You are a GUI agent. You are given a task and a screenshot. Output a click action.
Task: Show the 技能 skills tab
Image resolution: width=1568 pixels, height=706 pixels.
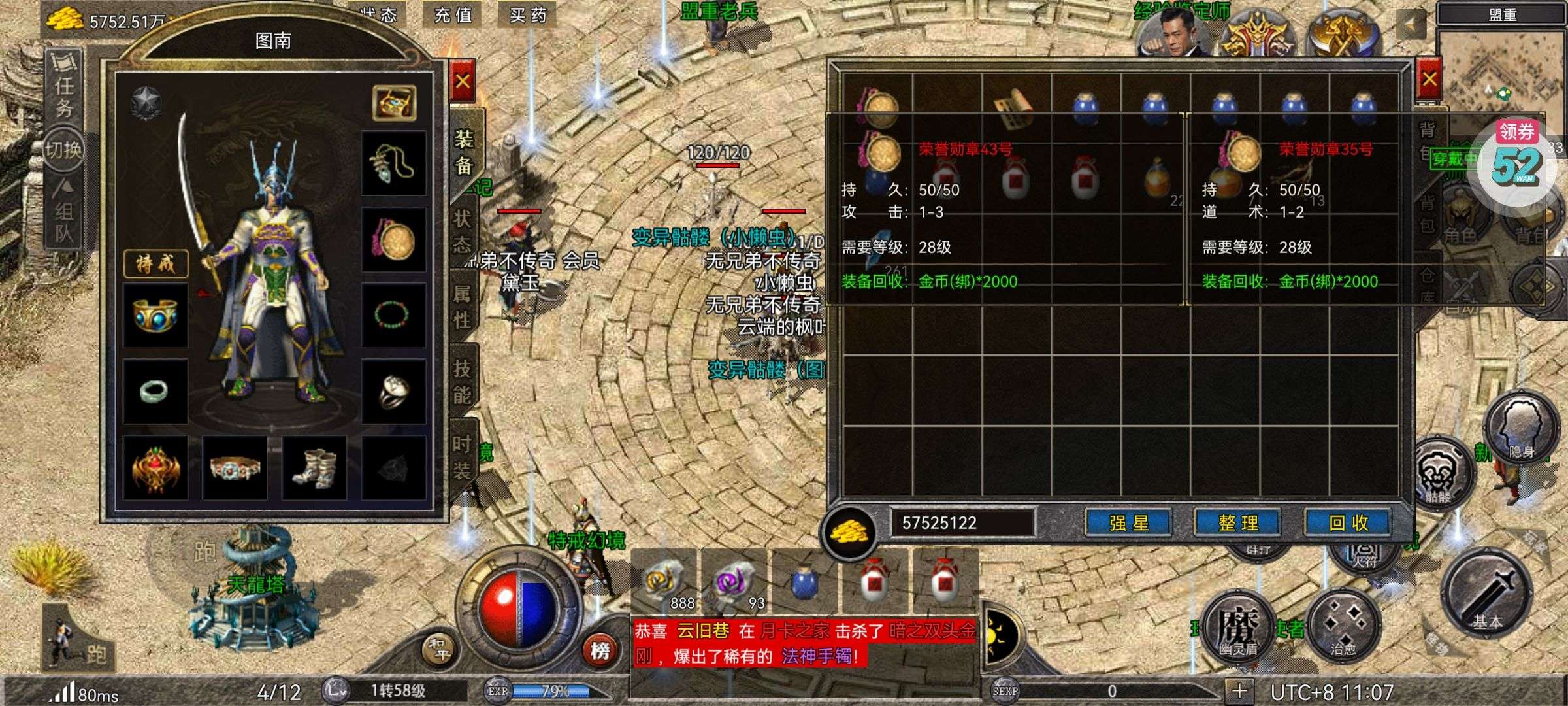tap(463, 381)
